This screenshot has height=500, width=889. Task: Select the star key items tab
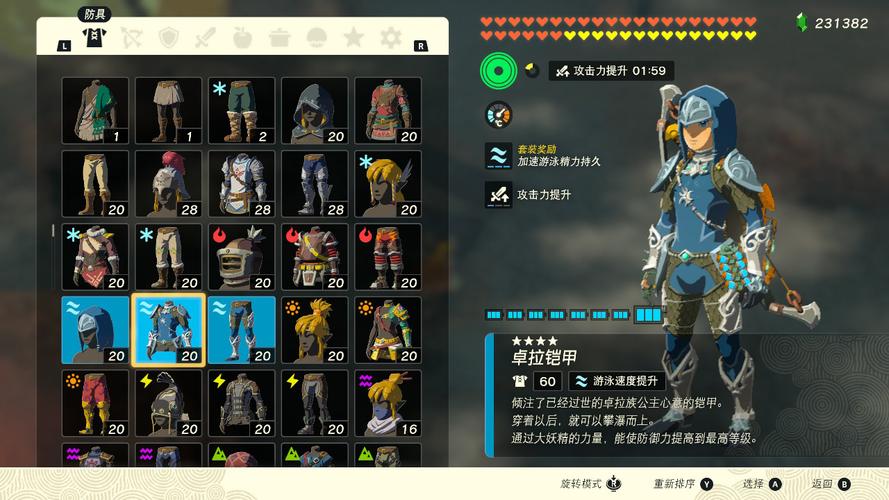[x=353, y=37]
